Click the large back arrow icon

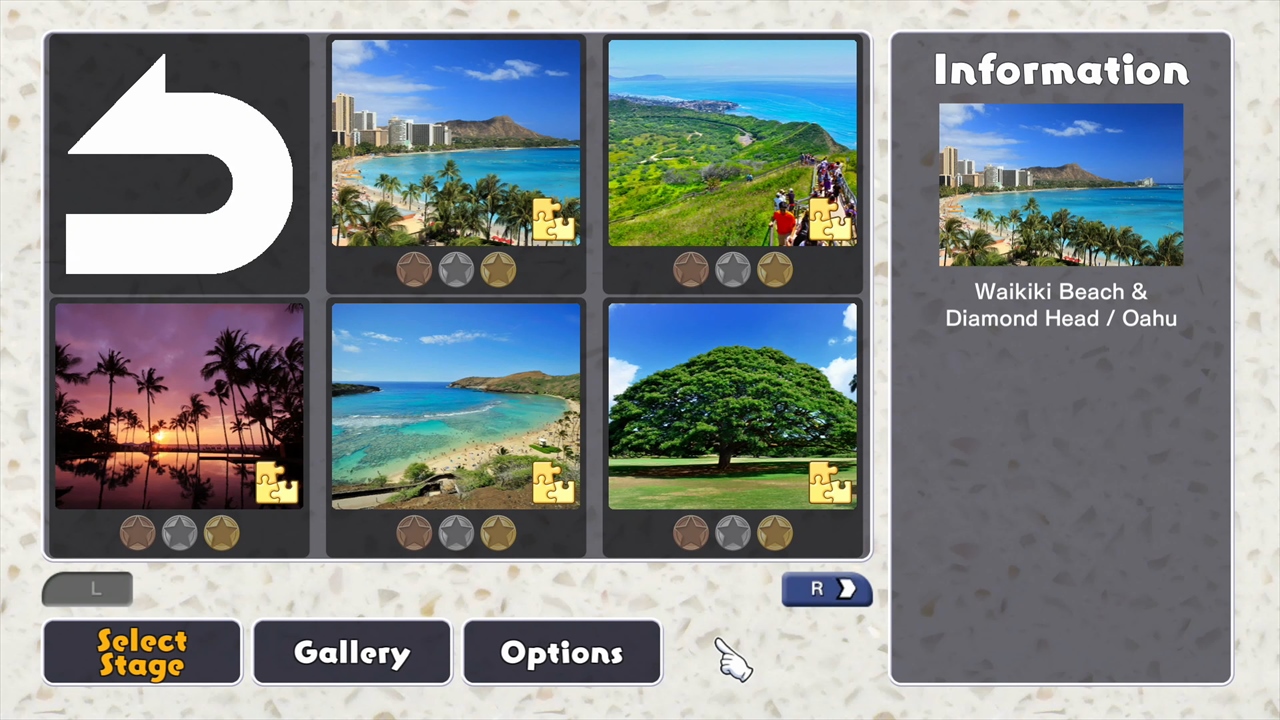178,163
